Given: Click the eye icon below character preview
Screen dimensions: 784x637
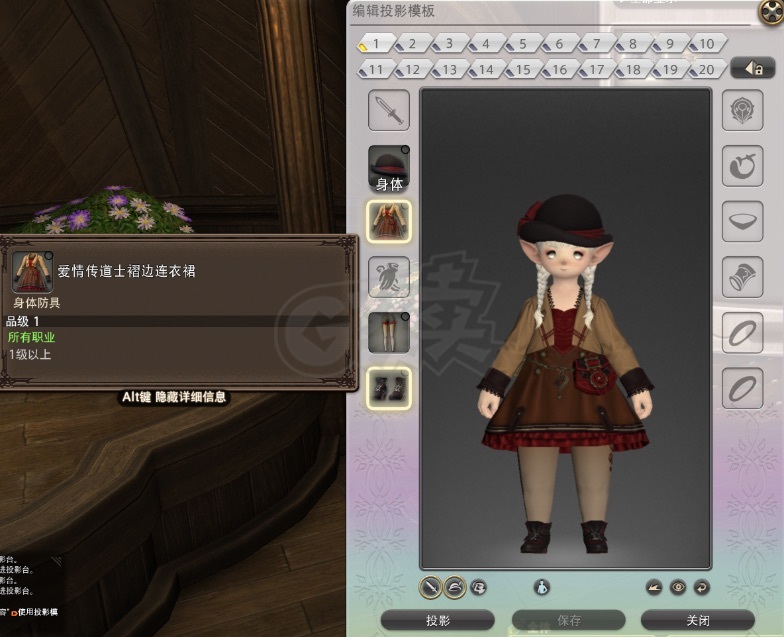Looking at the screenshot, I should 679,587.
